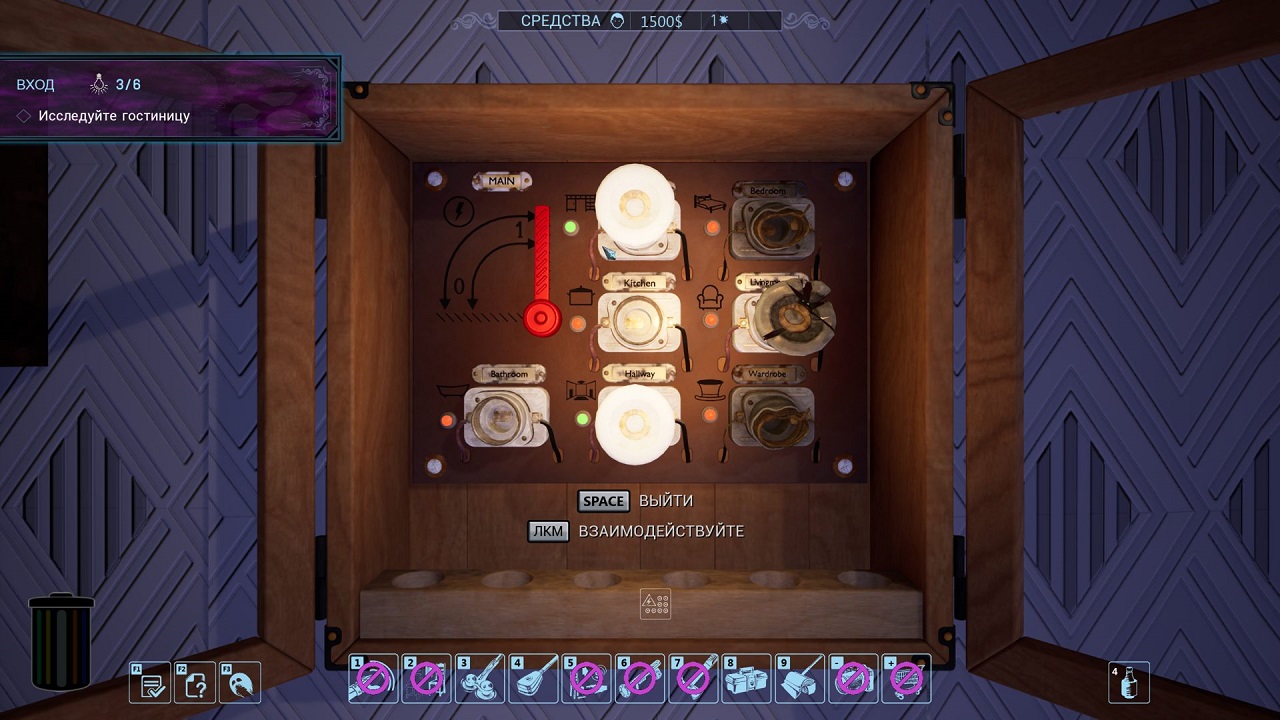
Task: Open the F2 help document icon
Action: tap(196, 683)
